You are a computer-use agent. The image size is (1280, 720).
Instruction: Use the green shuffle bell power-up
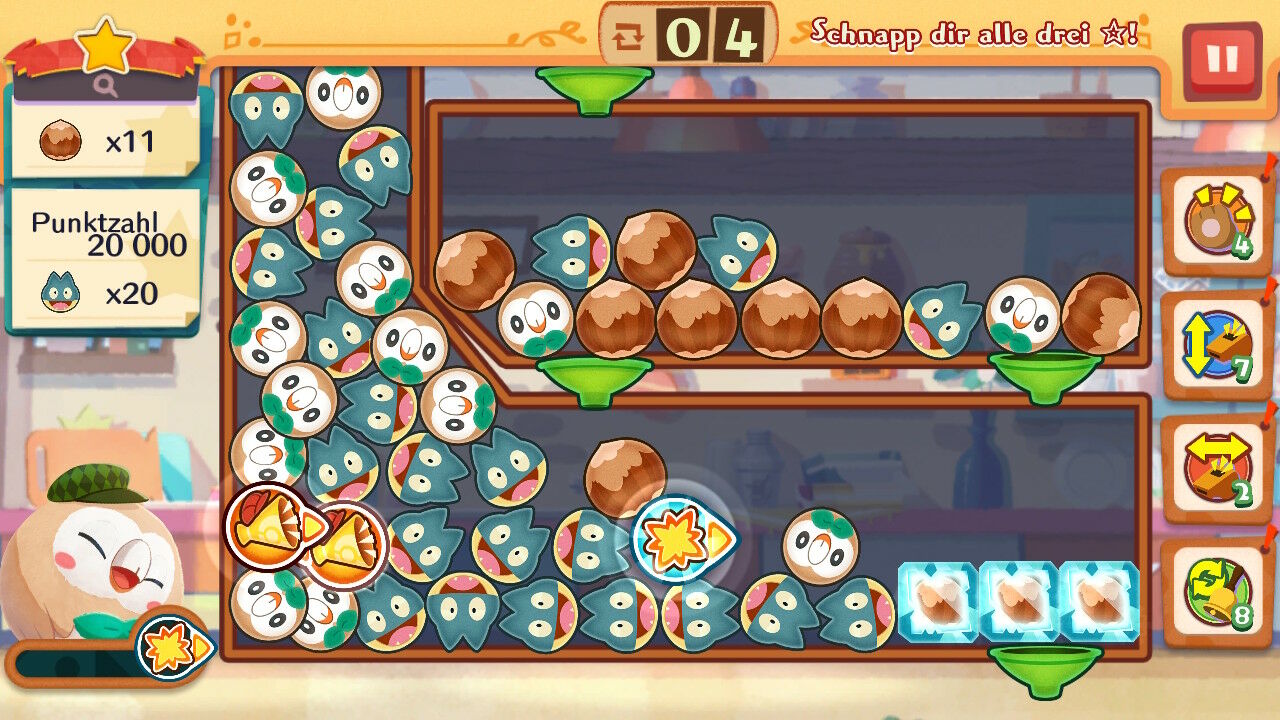tap(1216, 593)
